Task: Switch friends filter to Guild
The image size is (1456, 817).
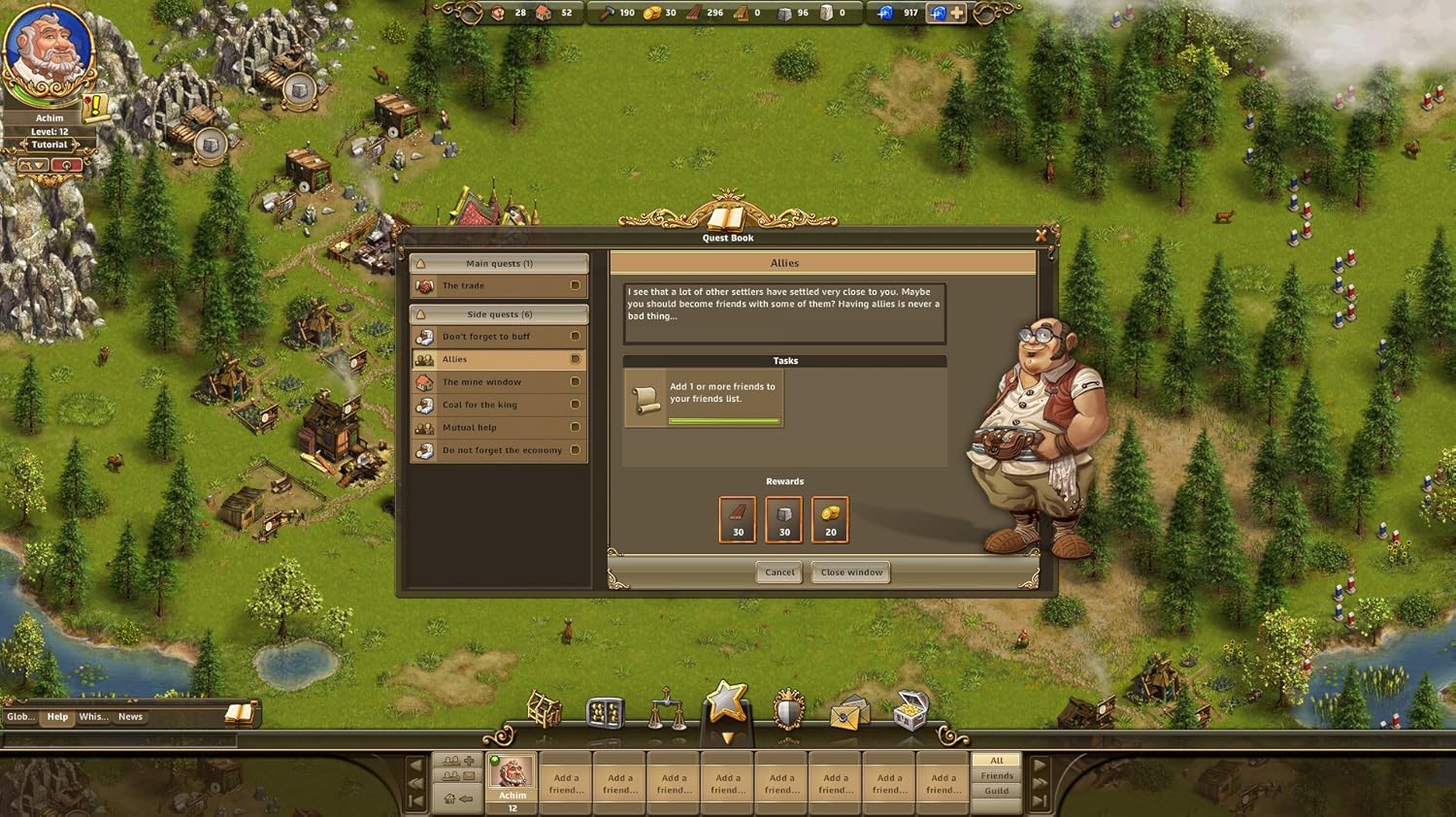Action: point(997,791)
